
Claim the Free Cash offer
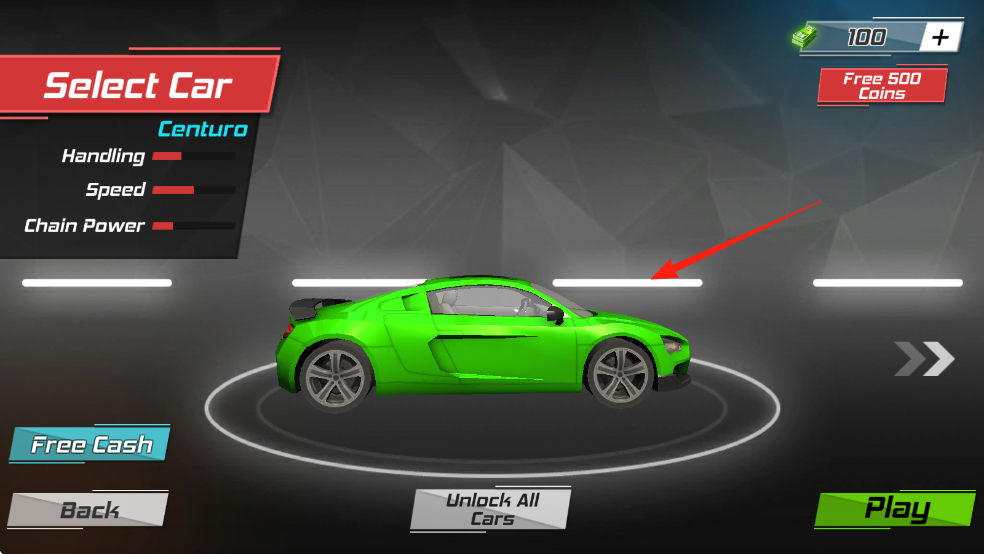(91, 445)
